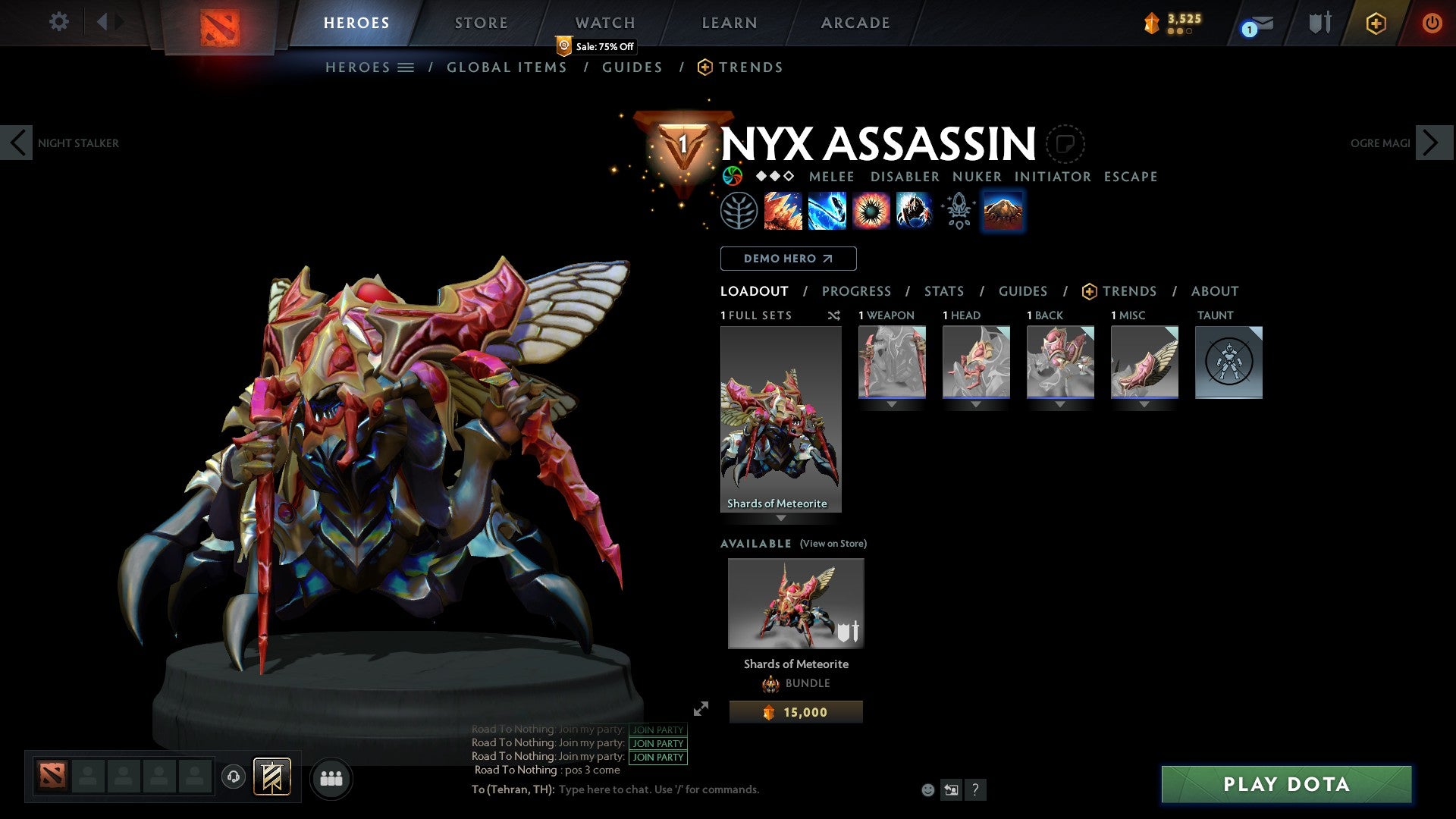
Task: Select the hero facet color wheel
Action: click(733, 176)
